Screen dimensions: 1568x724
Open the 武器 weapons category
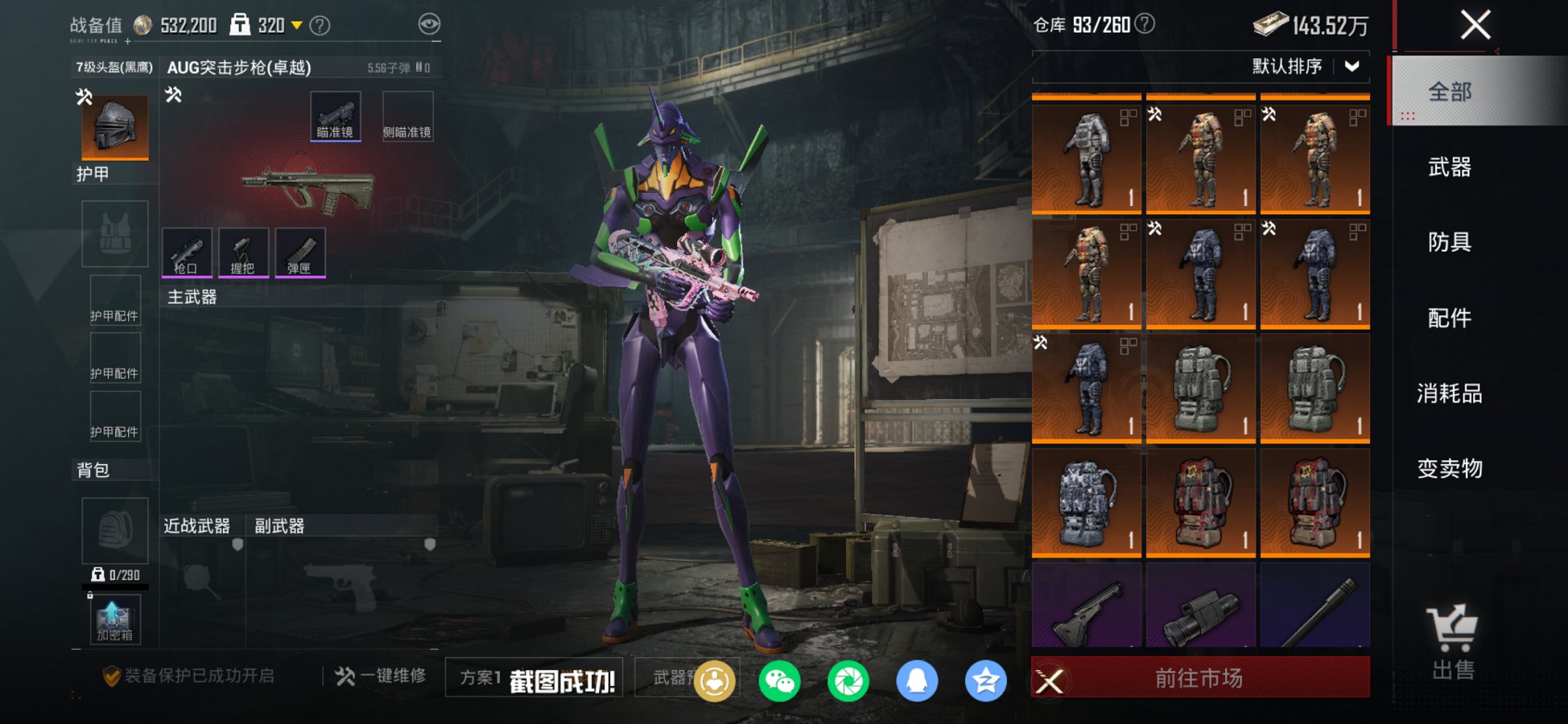(x=1450, y=168)
